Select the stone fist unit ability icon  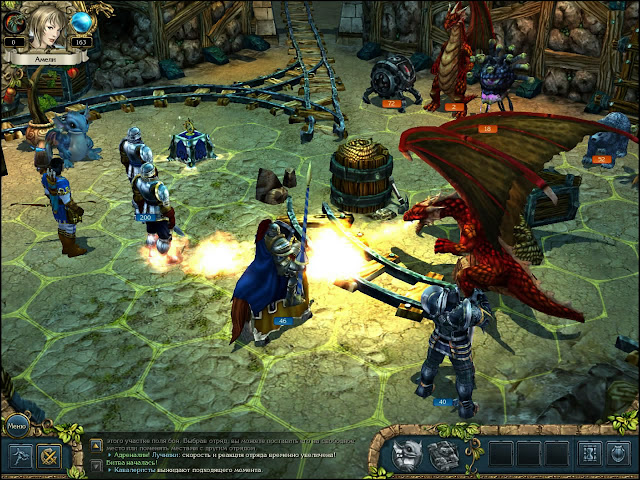(443, 455)
